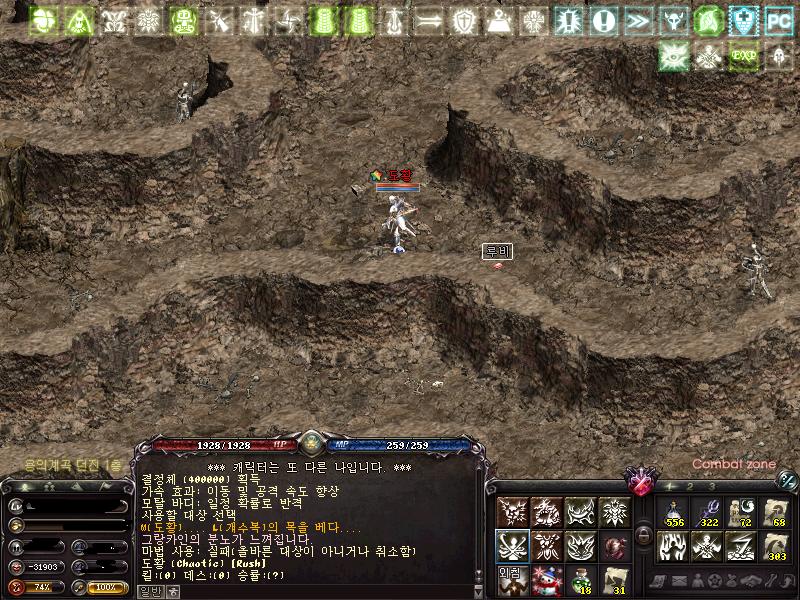The image size is (800, 600).
Task: Click the round button beside Combat zone
Action: [x=787, y=480]
